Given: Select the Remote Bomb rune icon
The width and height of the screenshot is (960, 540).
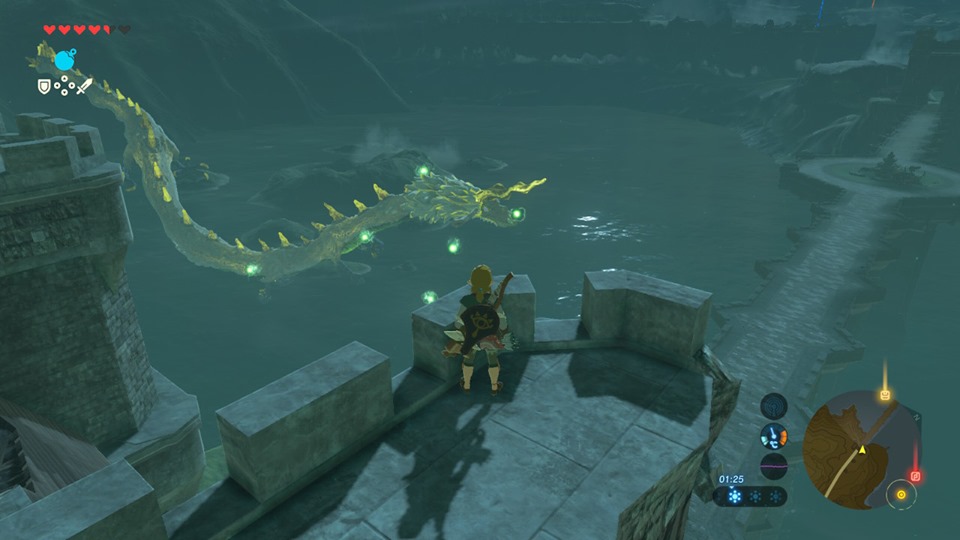Looking at the screenshot, I should (63, 61).
